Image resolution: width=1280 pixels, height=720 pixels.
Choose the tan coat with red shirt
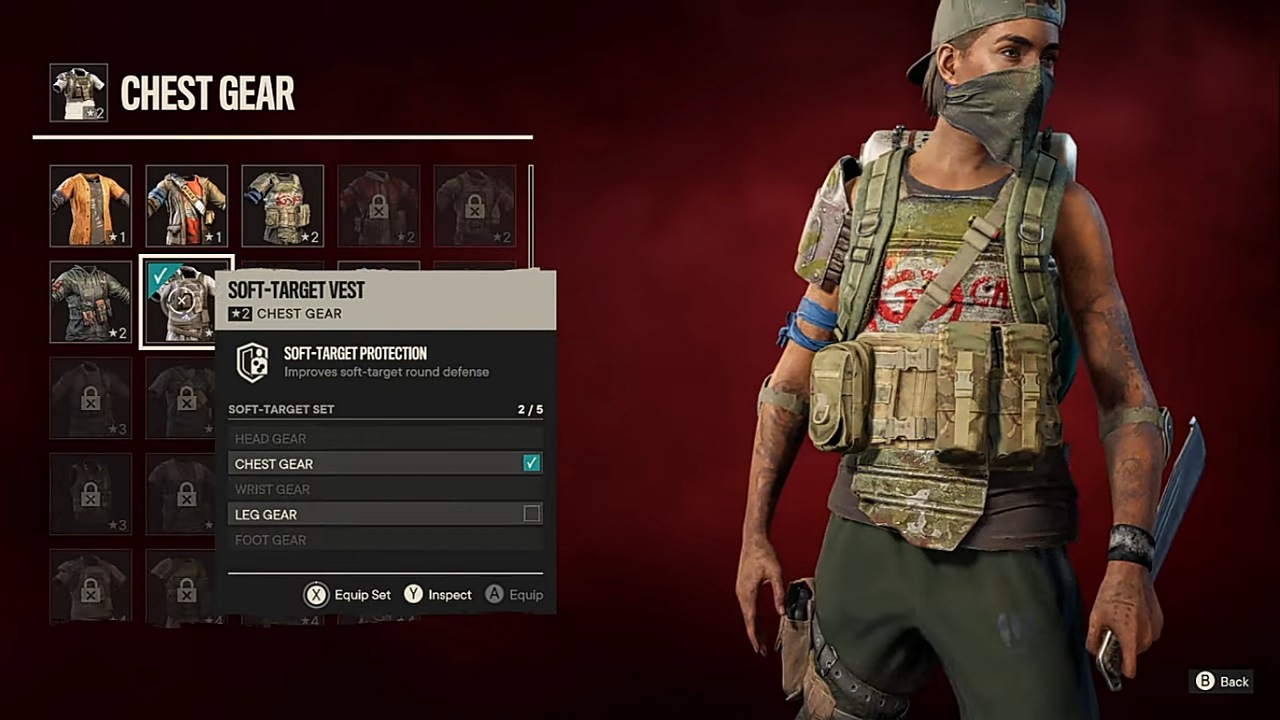point(187,206)
